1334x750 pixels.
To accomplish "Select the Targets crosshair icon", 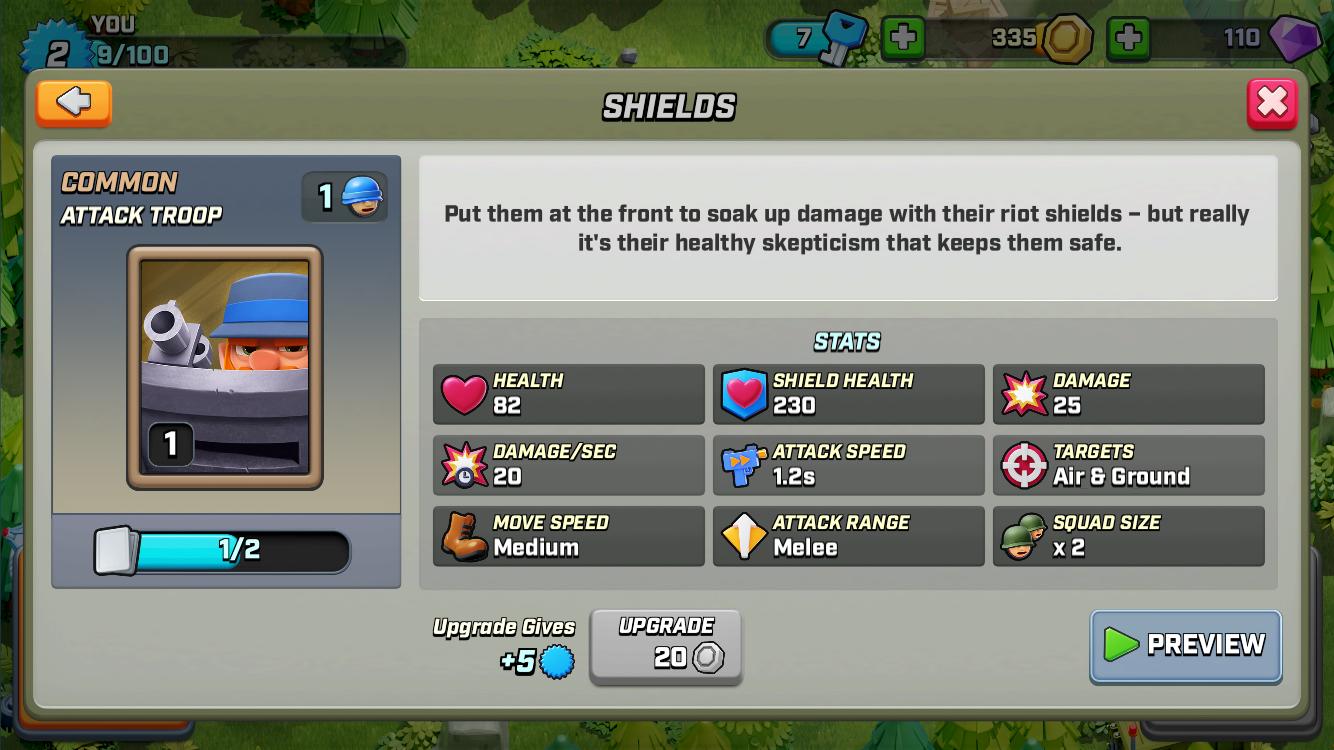I will tap(1020, 464).
